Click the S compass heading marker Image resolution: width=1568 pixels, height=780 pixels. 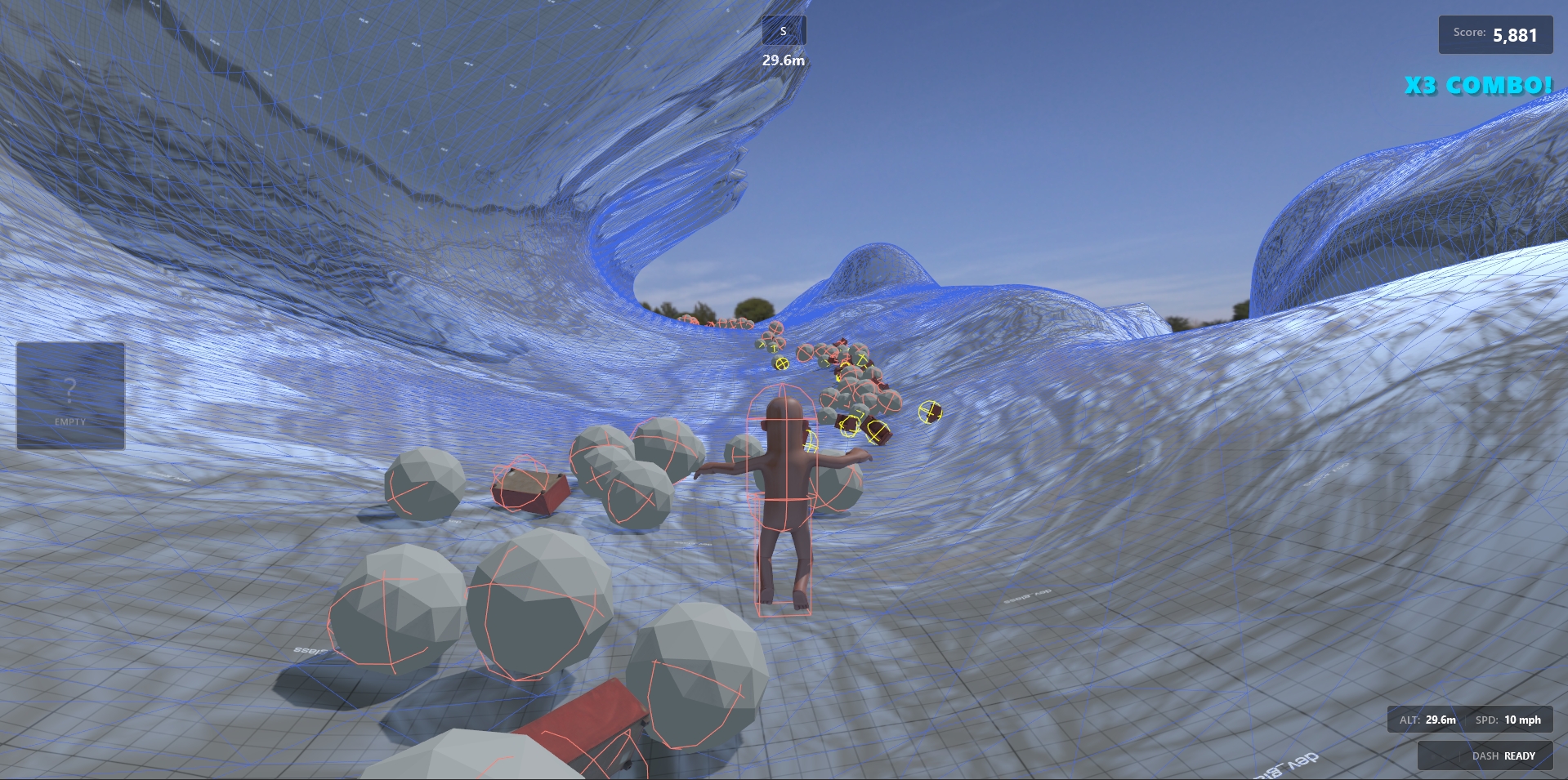pos(784,31)
